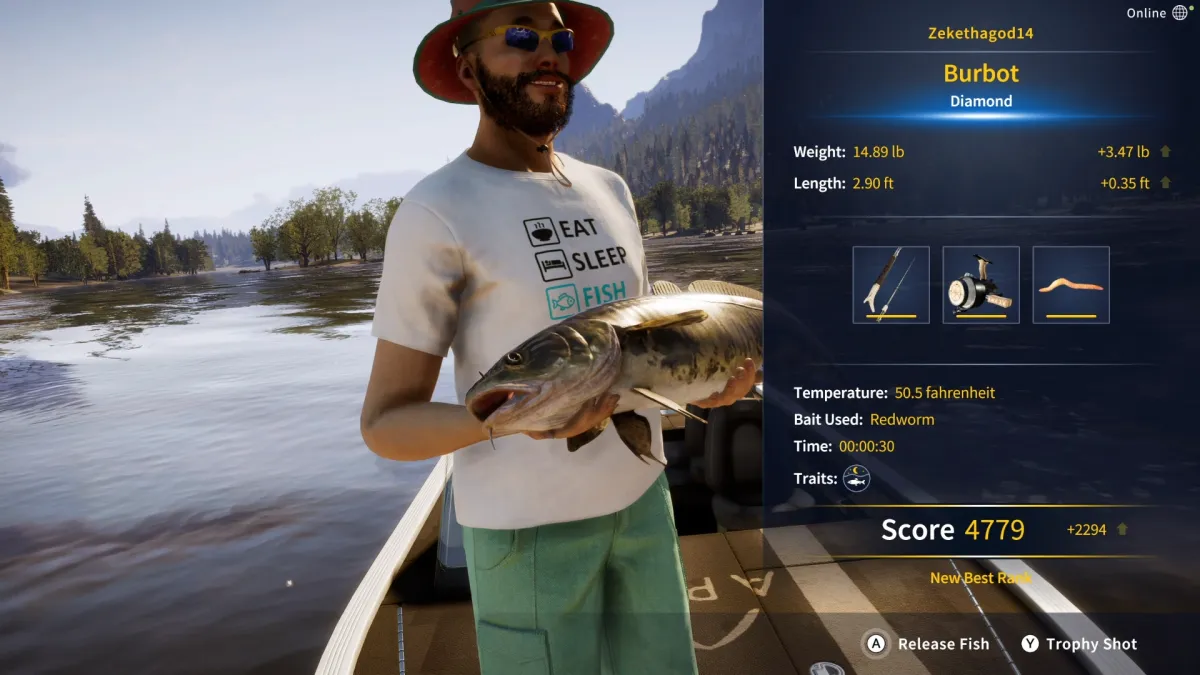Select the fishing rod equipment slot
This screenshot has width=1200, height=675.
coord(891,285)
